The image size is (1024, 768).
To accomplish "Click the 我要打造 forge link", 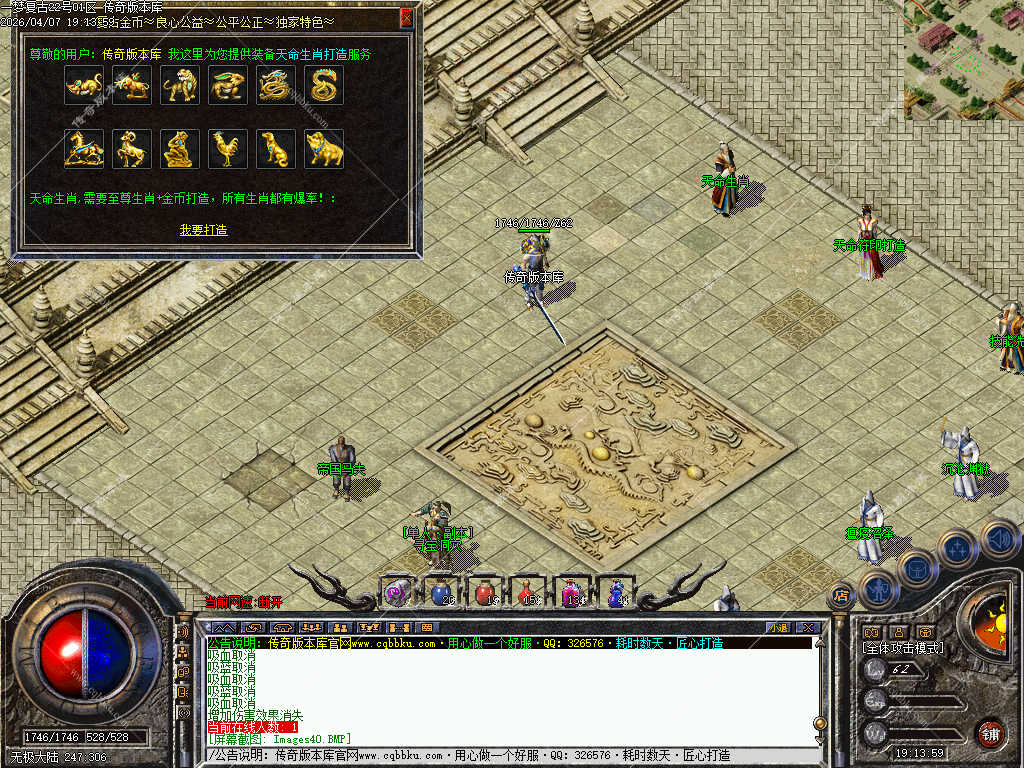I will 203,230.
